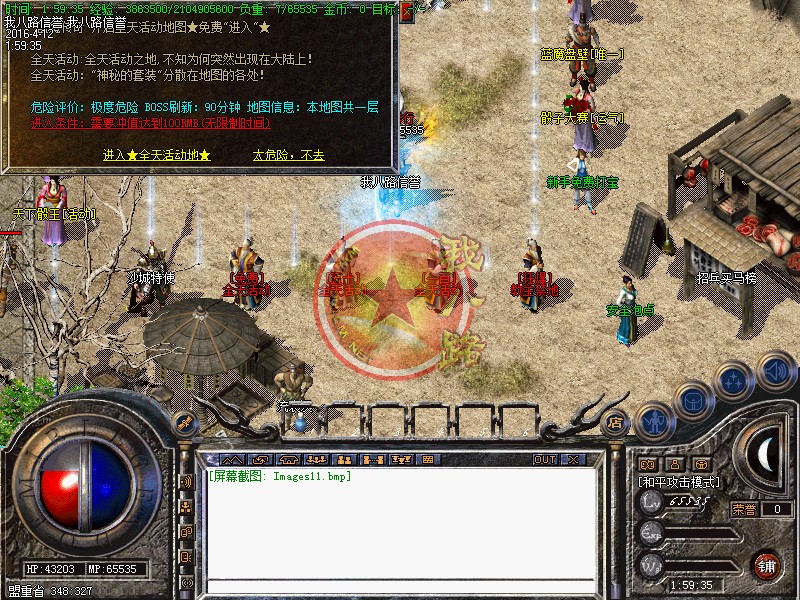This screenshot has width=800, height=600.
Task: Click the OUT button above chat
Action: click(544, 460)
